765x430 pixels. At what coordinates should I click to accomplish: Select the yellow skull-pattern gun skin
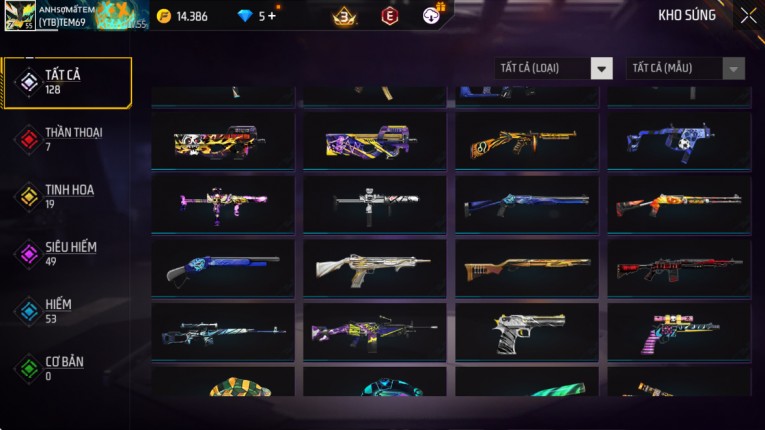tap(223, 141)
